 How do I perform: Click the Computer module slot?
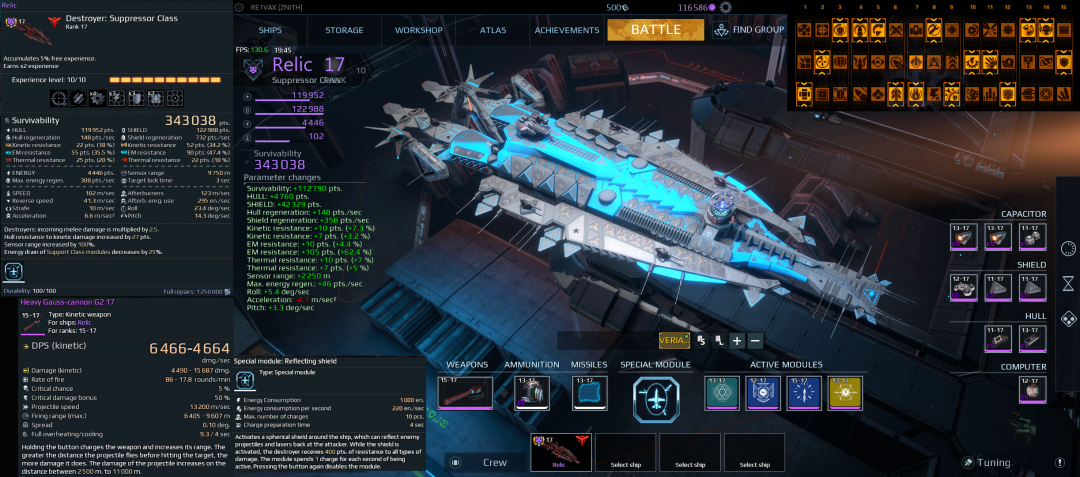[1032, 390]
